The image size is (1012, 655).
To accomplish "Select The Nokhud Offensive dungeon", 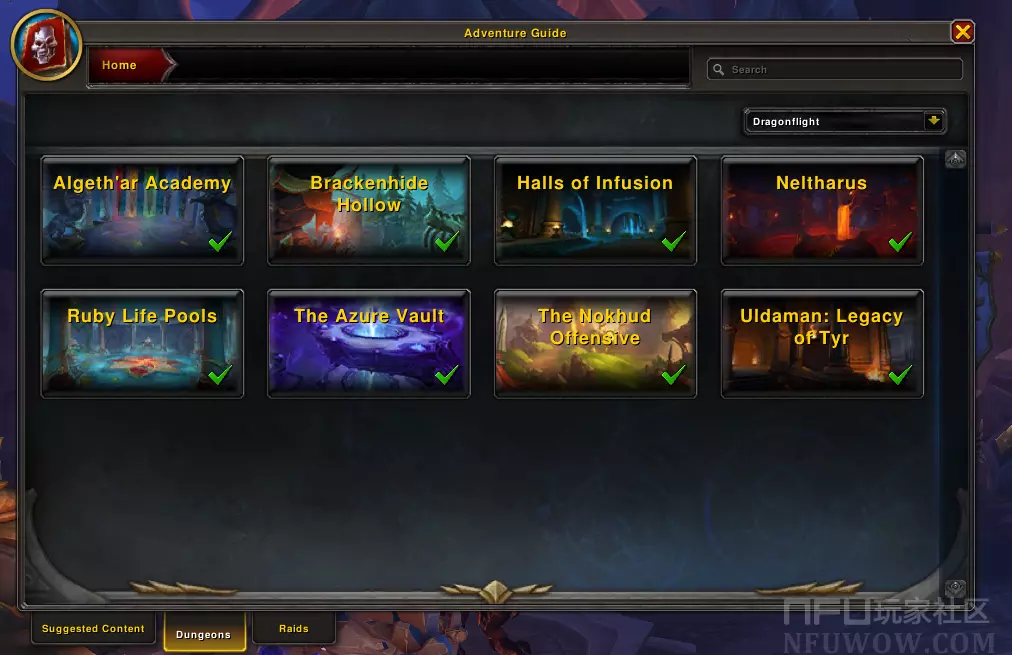I will click(595, 343).
